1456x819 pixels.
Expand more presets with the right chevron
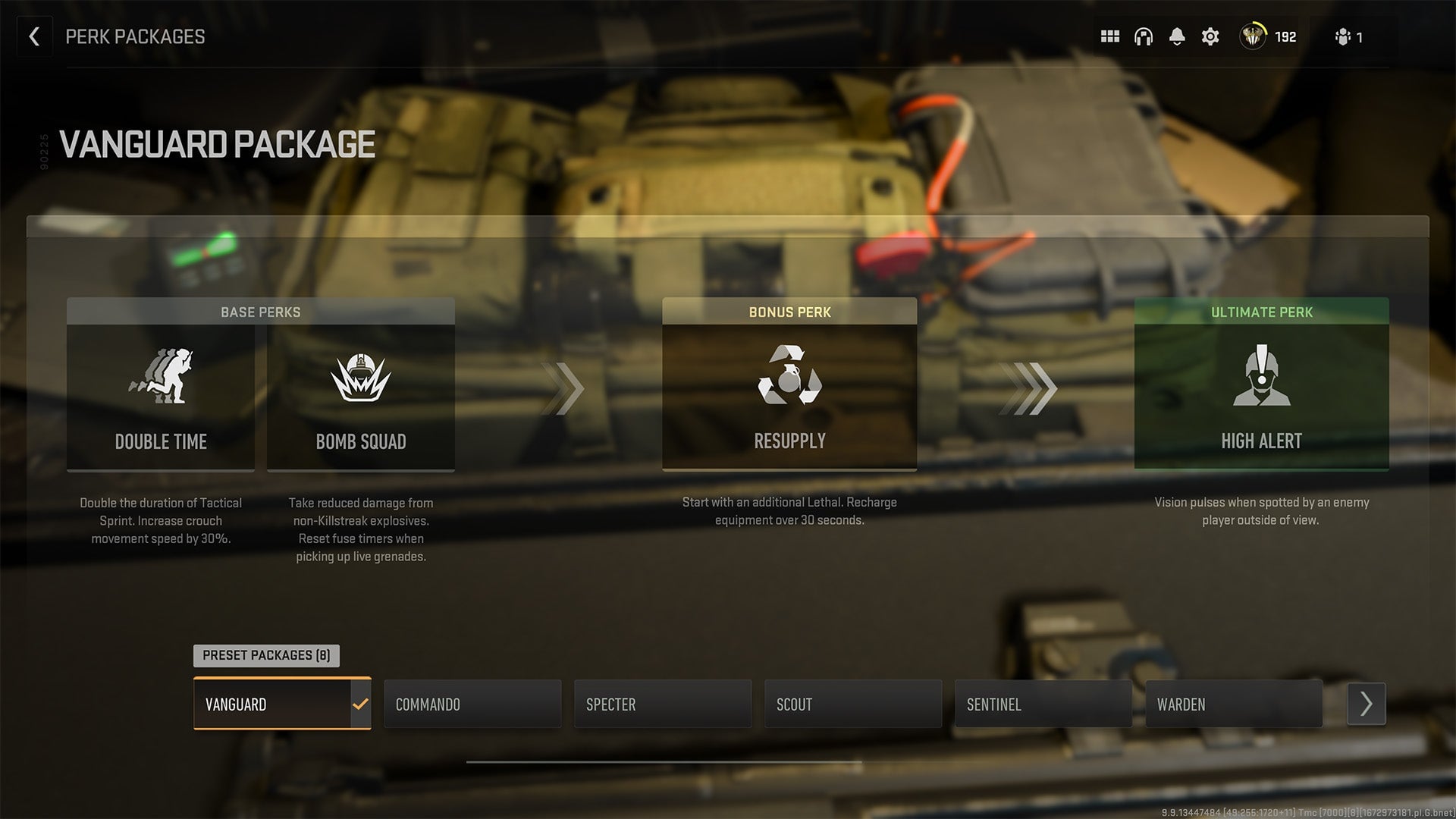coord(1366,704)
